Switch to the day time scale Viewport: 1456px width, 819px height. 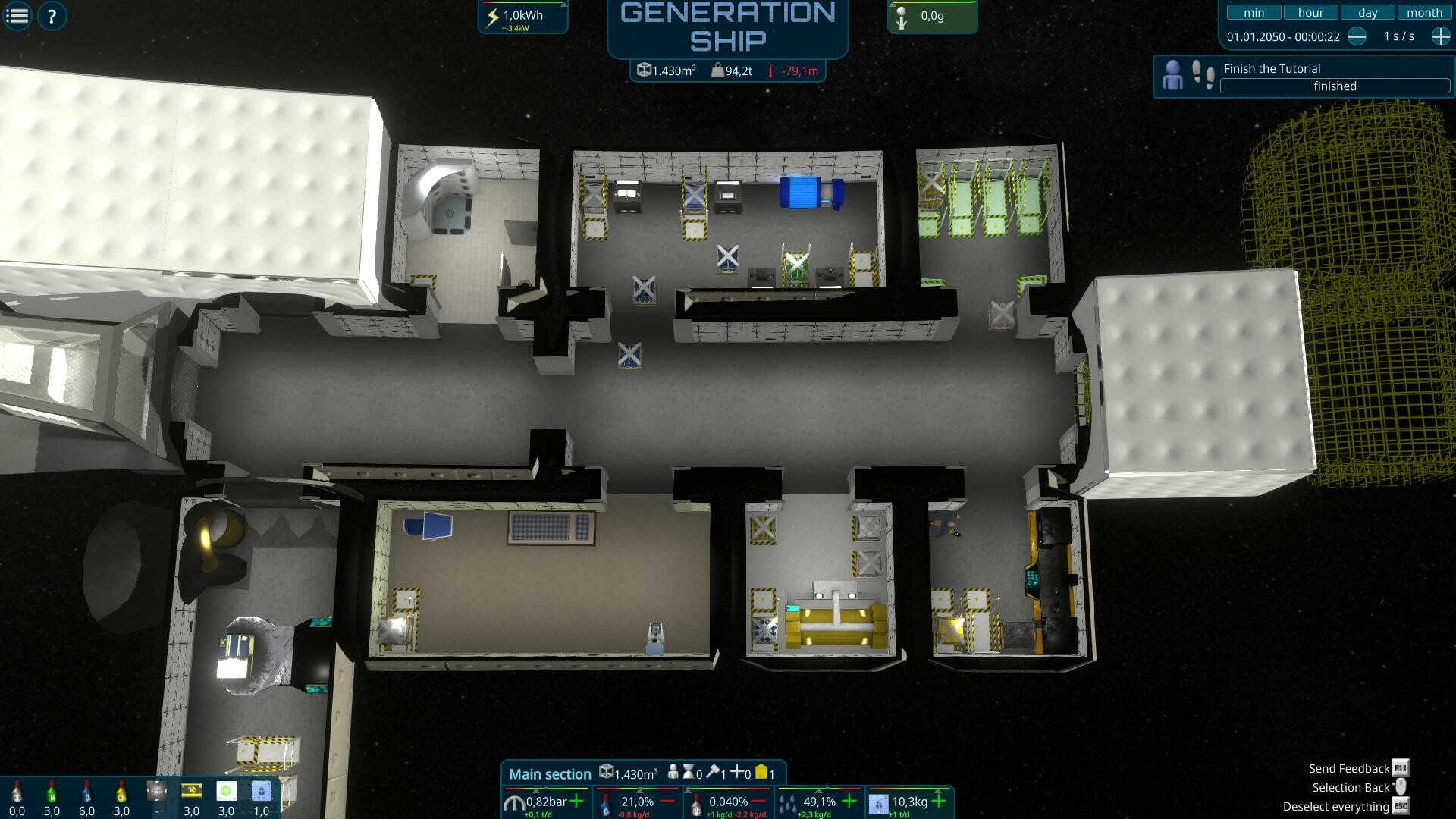[x=1367, y=12]
